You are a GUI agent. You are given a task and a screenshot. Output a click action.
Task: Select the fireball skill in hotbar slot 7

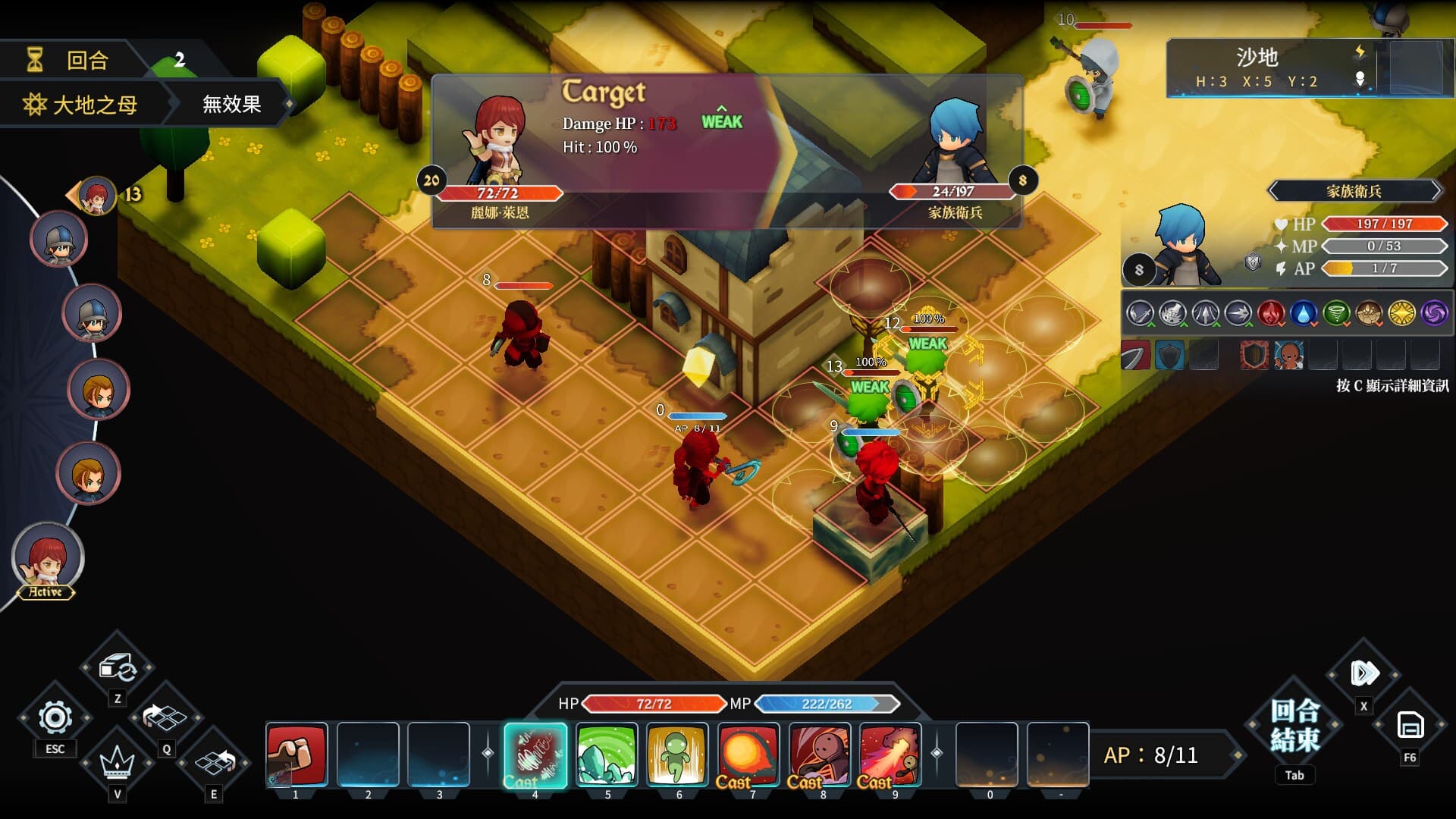748,756
